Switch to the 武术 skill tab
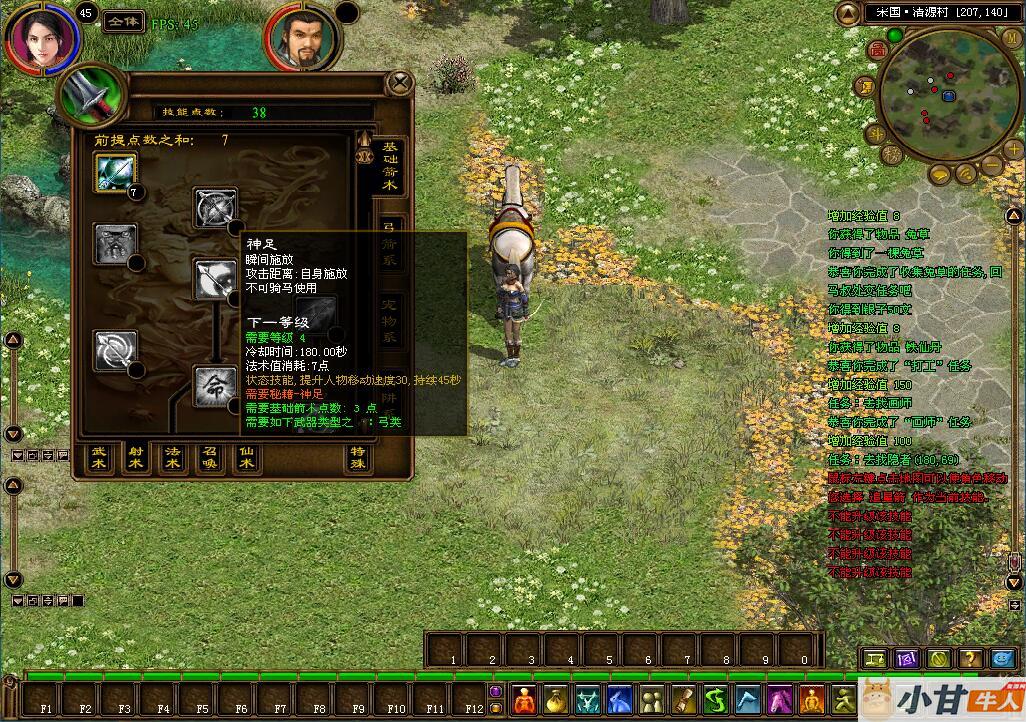Image resolution: width=1026 pixels, height=722 pixels. point(99,458)
